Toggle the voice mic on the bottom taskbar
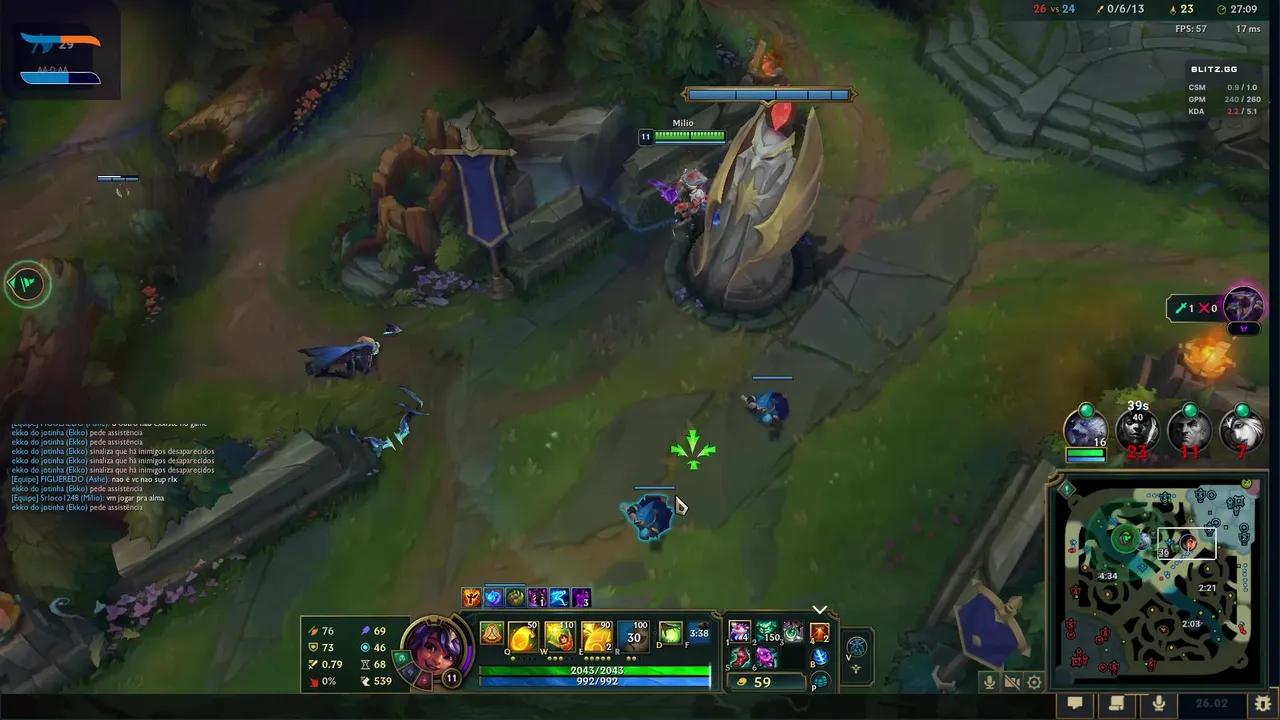 click(1157, 703)
